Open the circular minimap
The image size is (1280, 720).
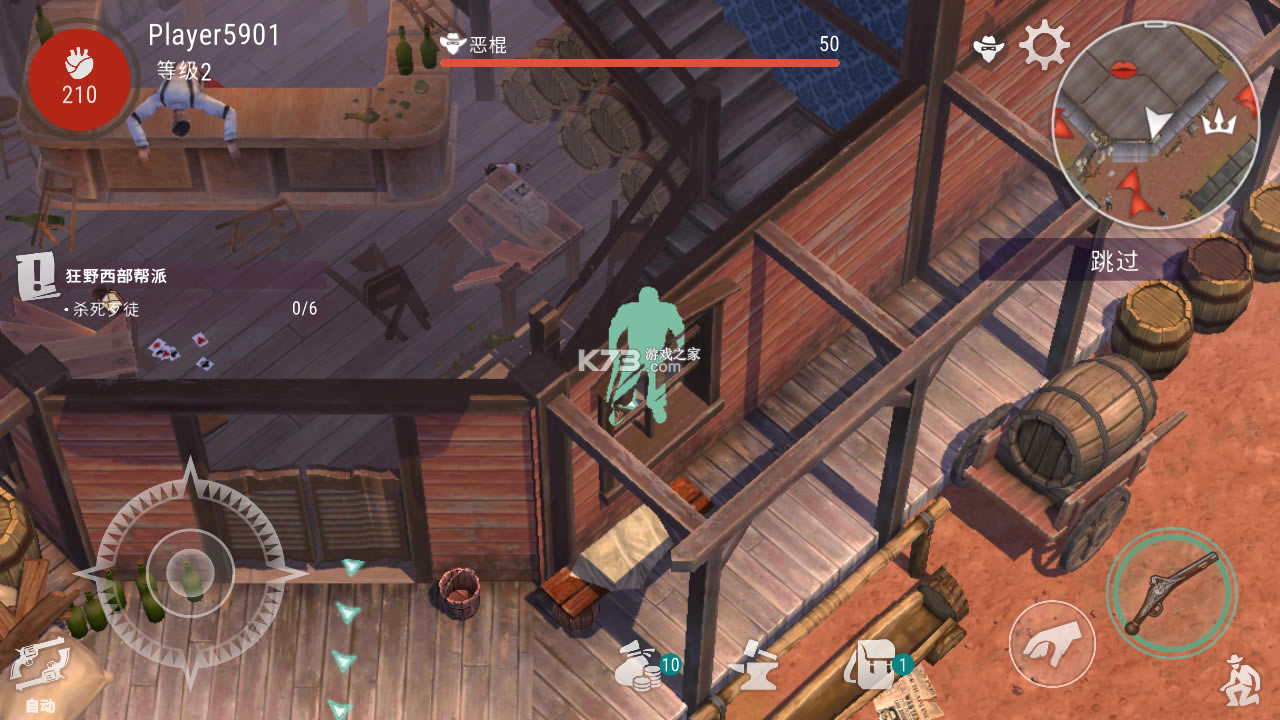[x=1154, y=122]
